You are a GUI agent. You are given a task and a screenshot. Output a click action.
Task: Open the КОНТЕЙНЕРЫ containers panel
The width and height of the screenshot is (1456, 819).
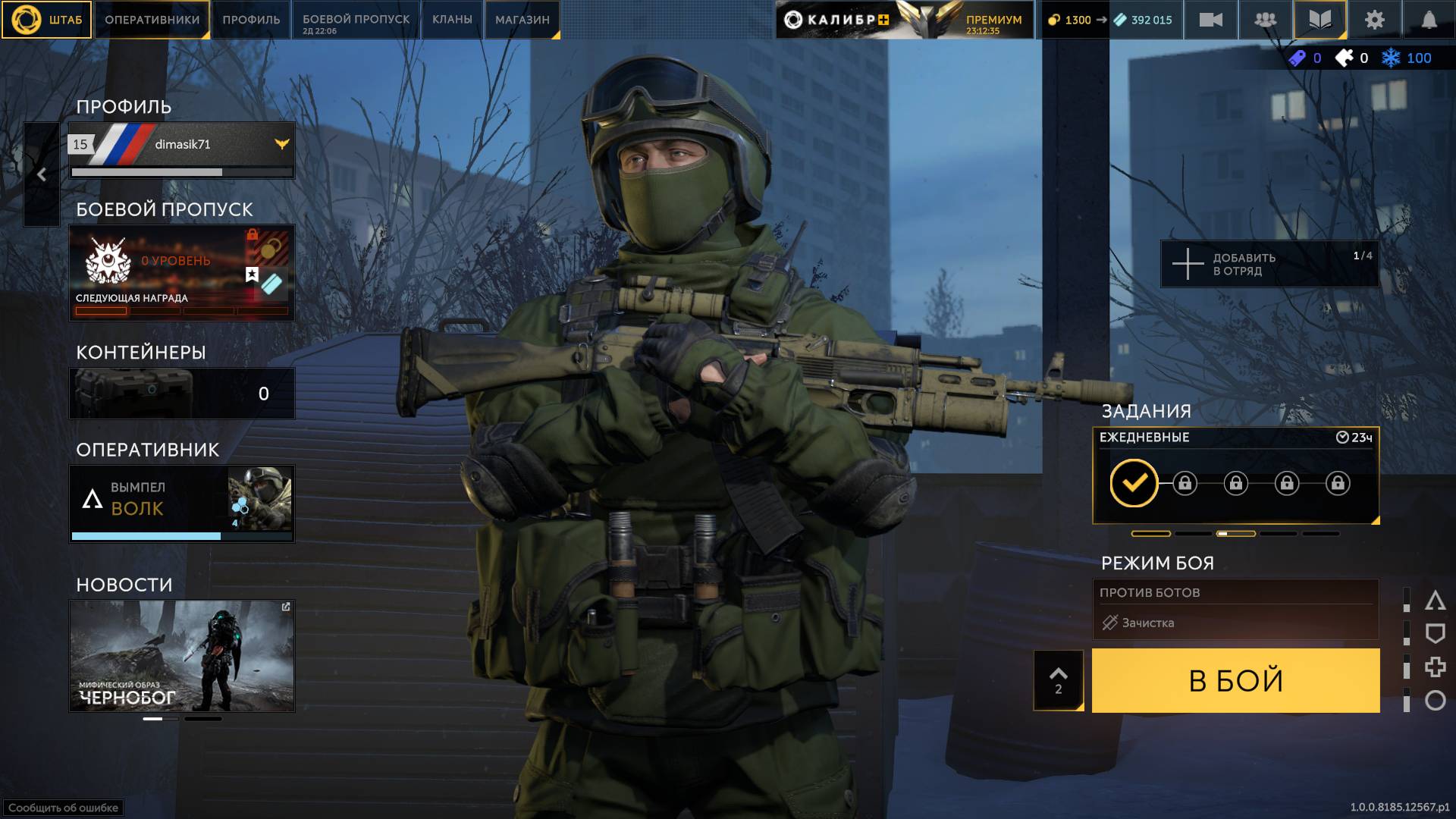pyautogui.click(x=182, y=394)
